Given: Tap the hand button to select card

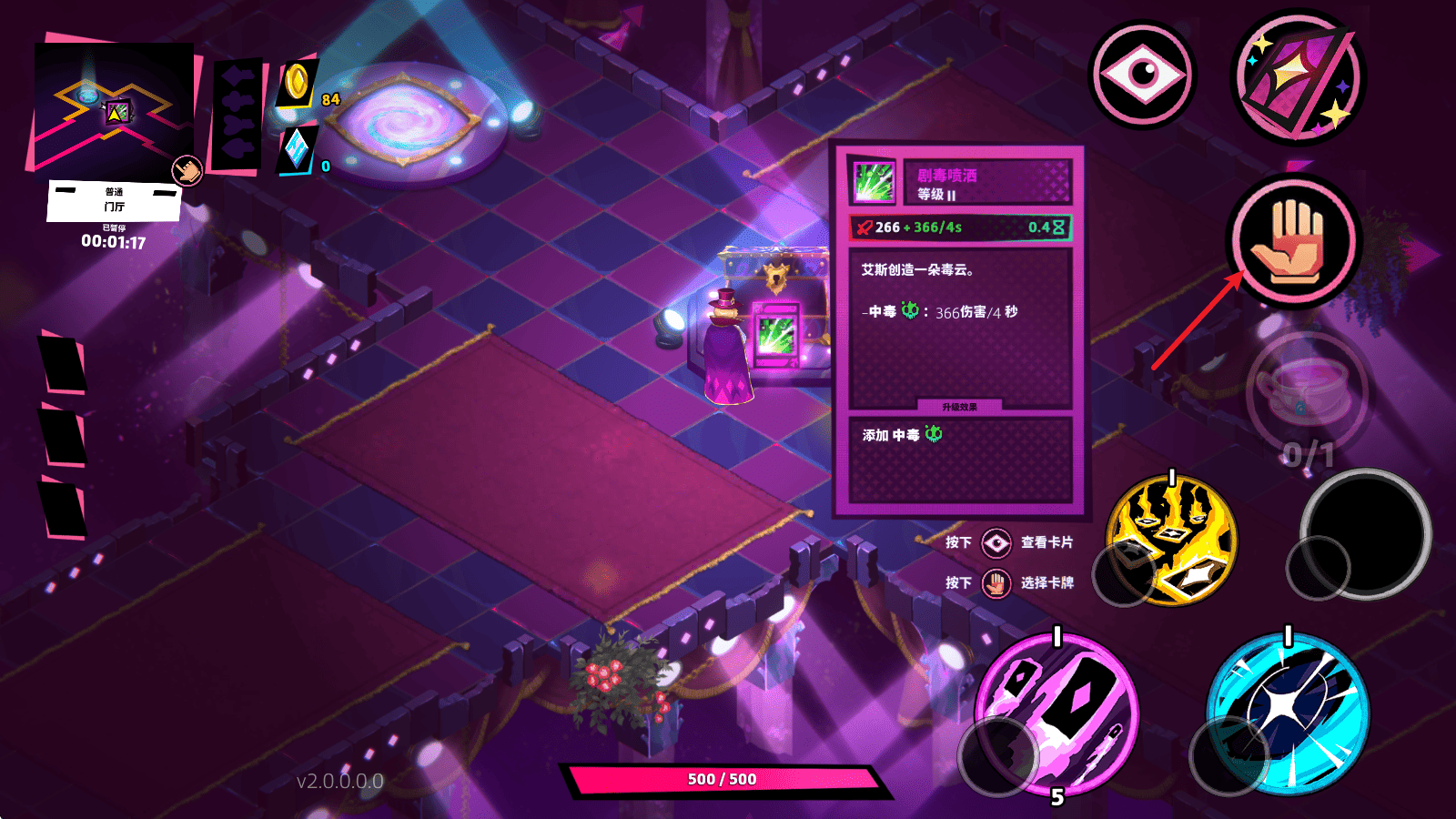Looking at the screenshot, I should tap(1294, 240).
